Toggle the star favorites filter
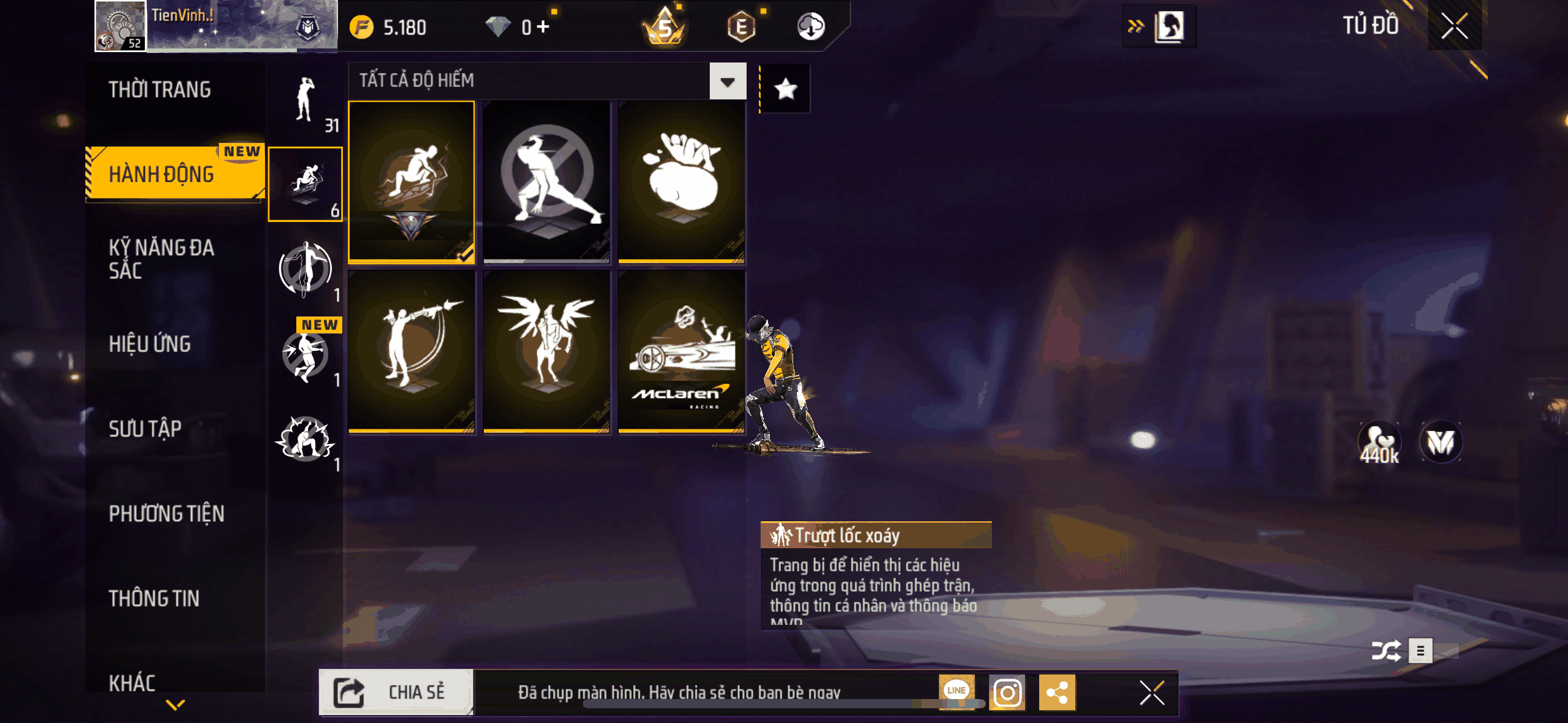The height and width of the screenshot is (723, 1568). 785,90
